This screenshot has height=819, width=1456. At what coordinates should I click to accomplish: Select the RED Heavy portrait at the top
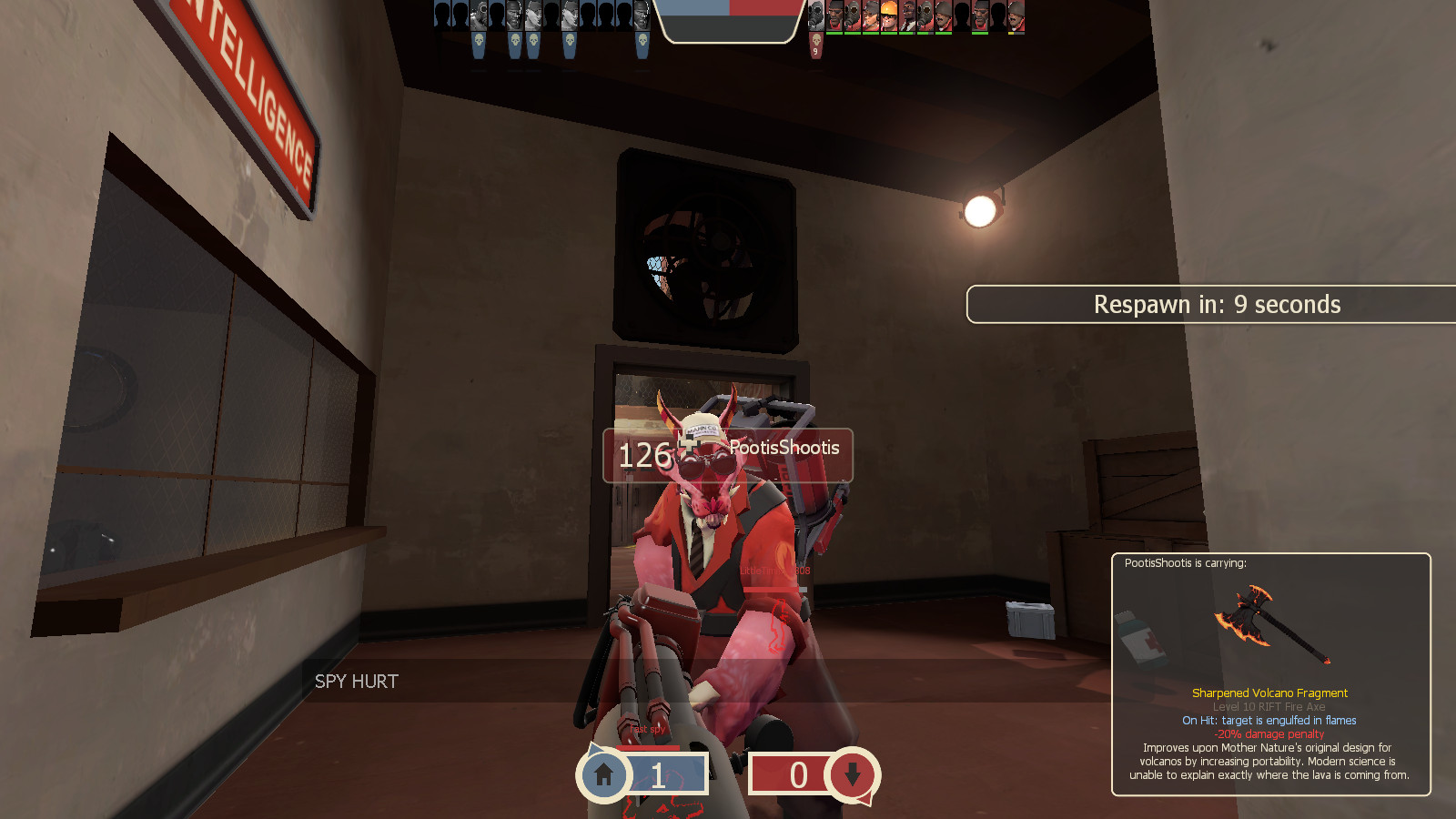click(944, 15)
